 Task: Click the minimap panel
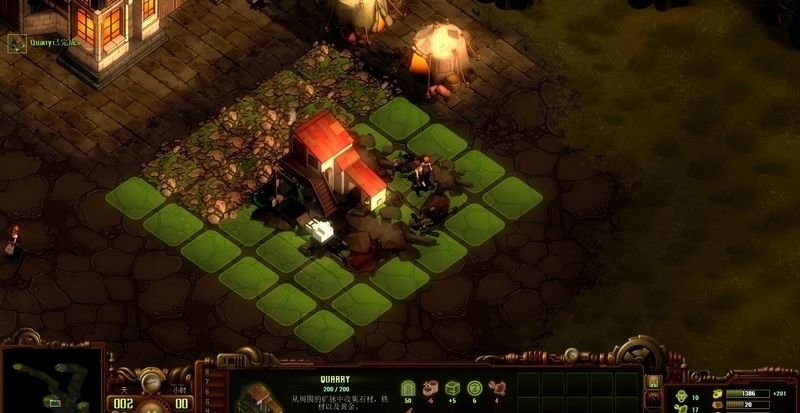51,380
